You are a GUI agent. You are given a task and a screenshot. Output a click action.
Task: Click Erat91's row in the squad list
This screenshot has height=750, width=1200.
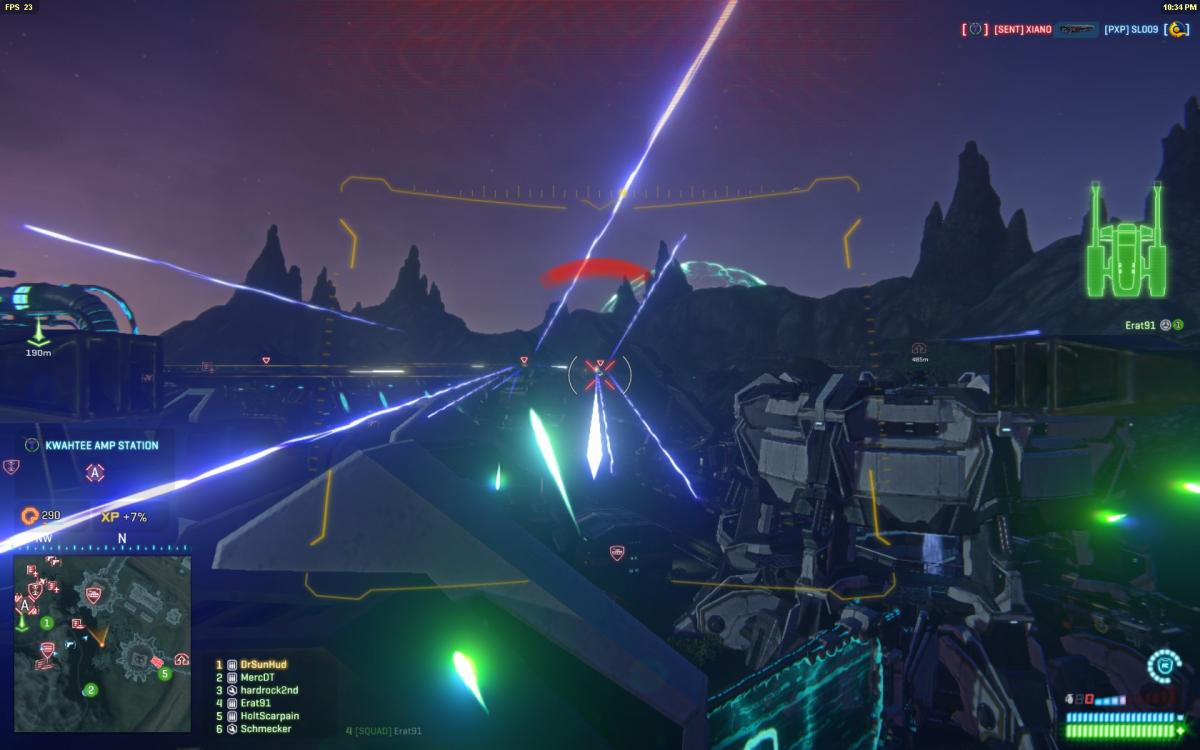[255, 703]
